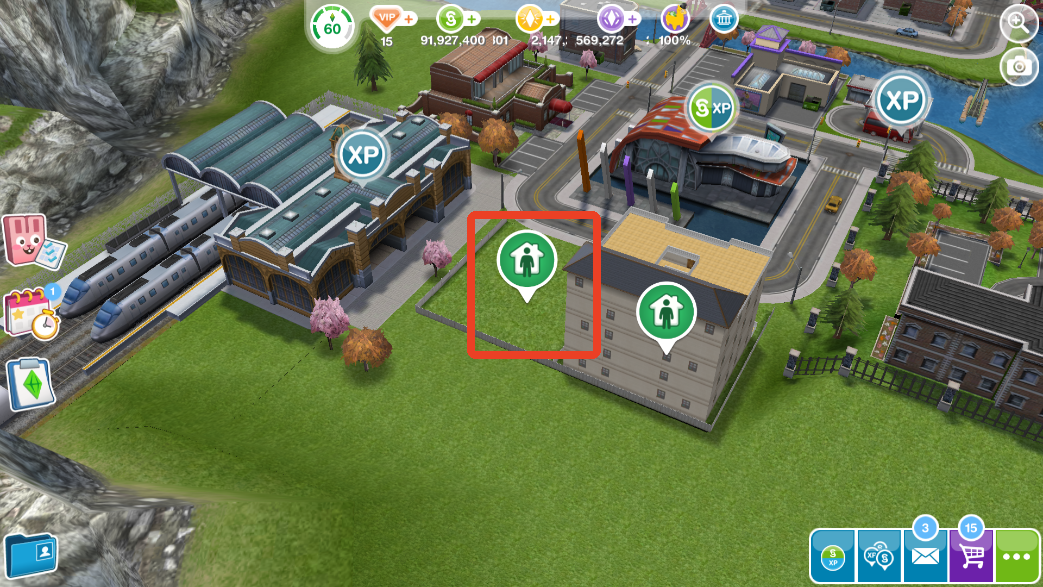1043x587 pixels.
Task: Open the level 60 progress badge
Action: [331, 27]
